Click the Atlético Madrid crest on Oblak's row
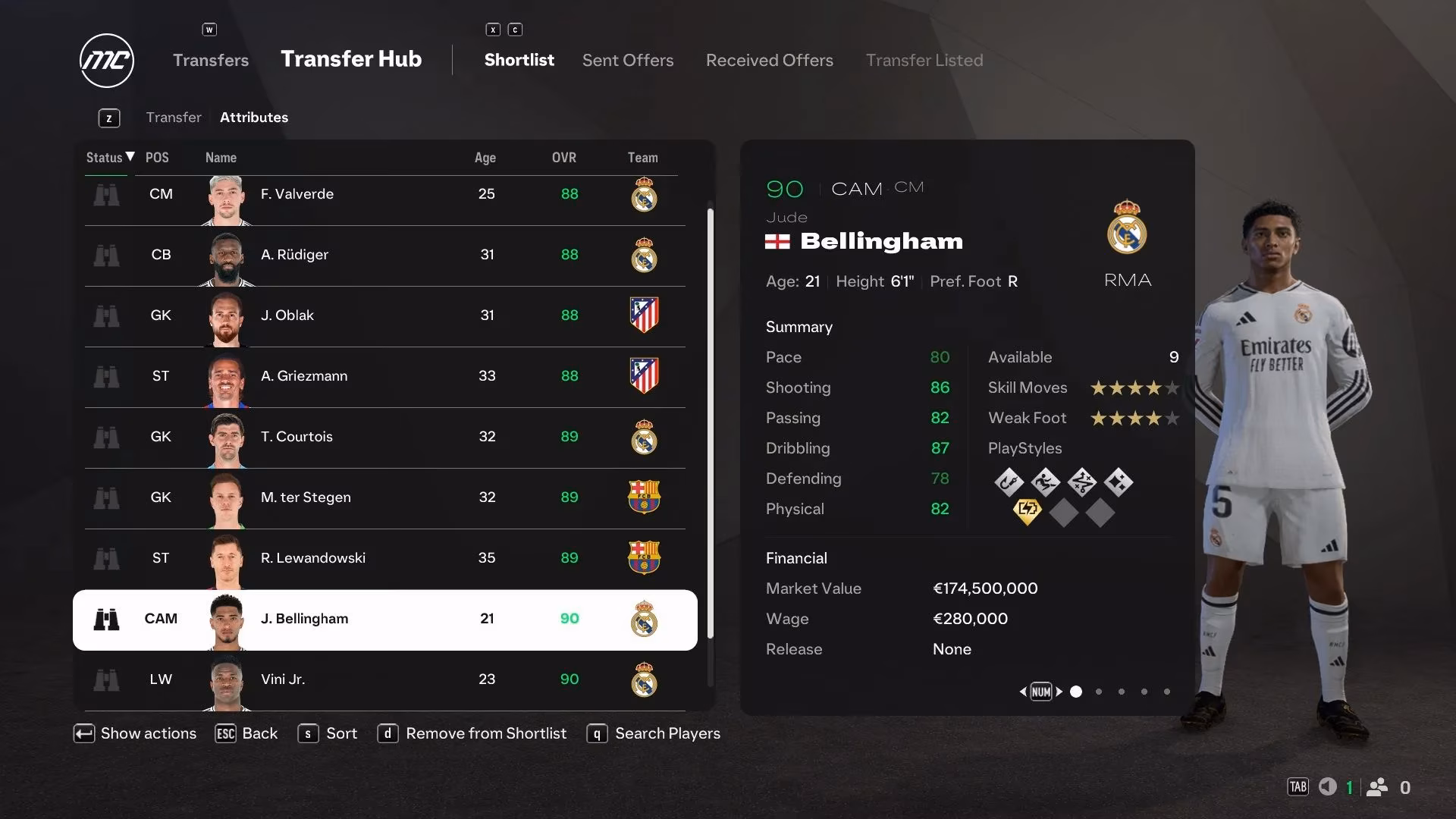 tap(645, 316)
